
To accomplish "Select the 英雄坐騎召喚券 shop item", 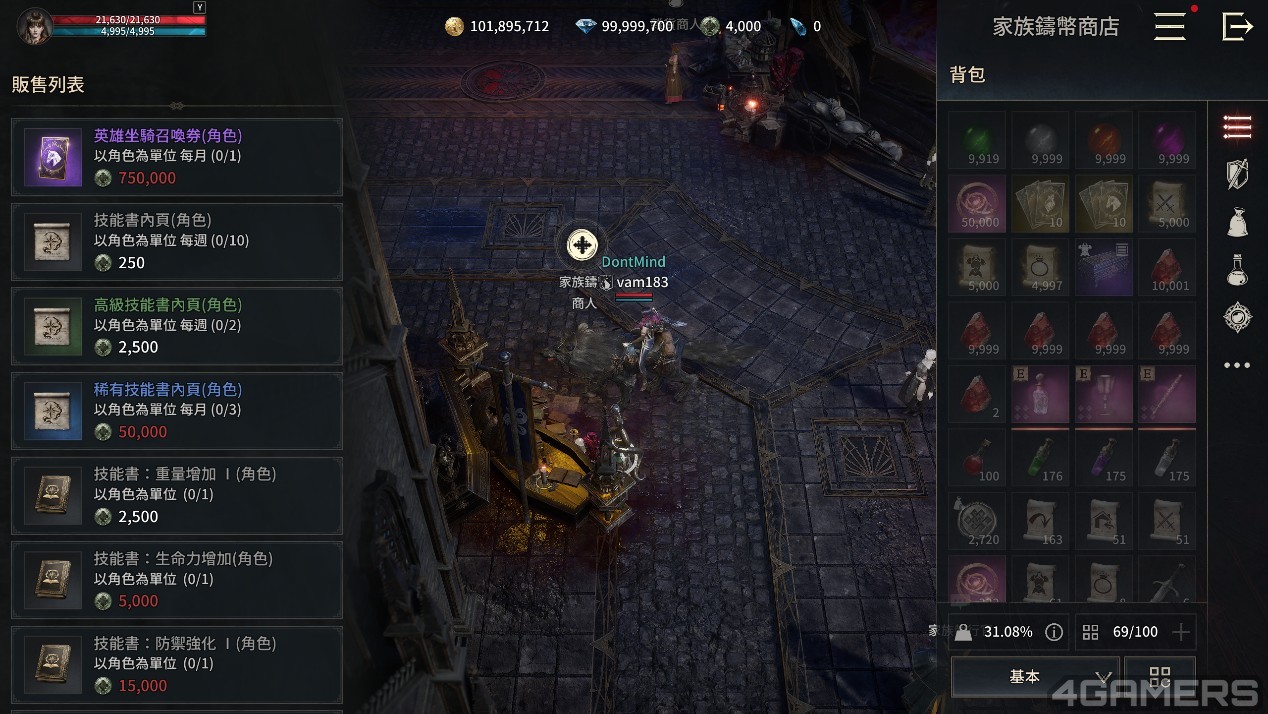I will 177,157.
